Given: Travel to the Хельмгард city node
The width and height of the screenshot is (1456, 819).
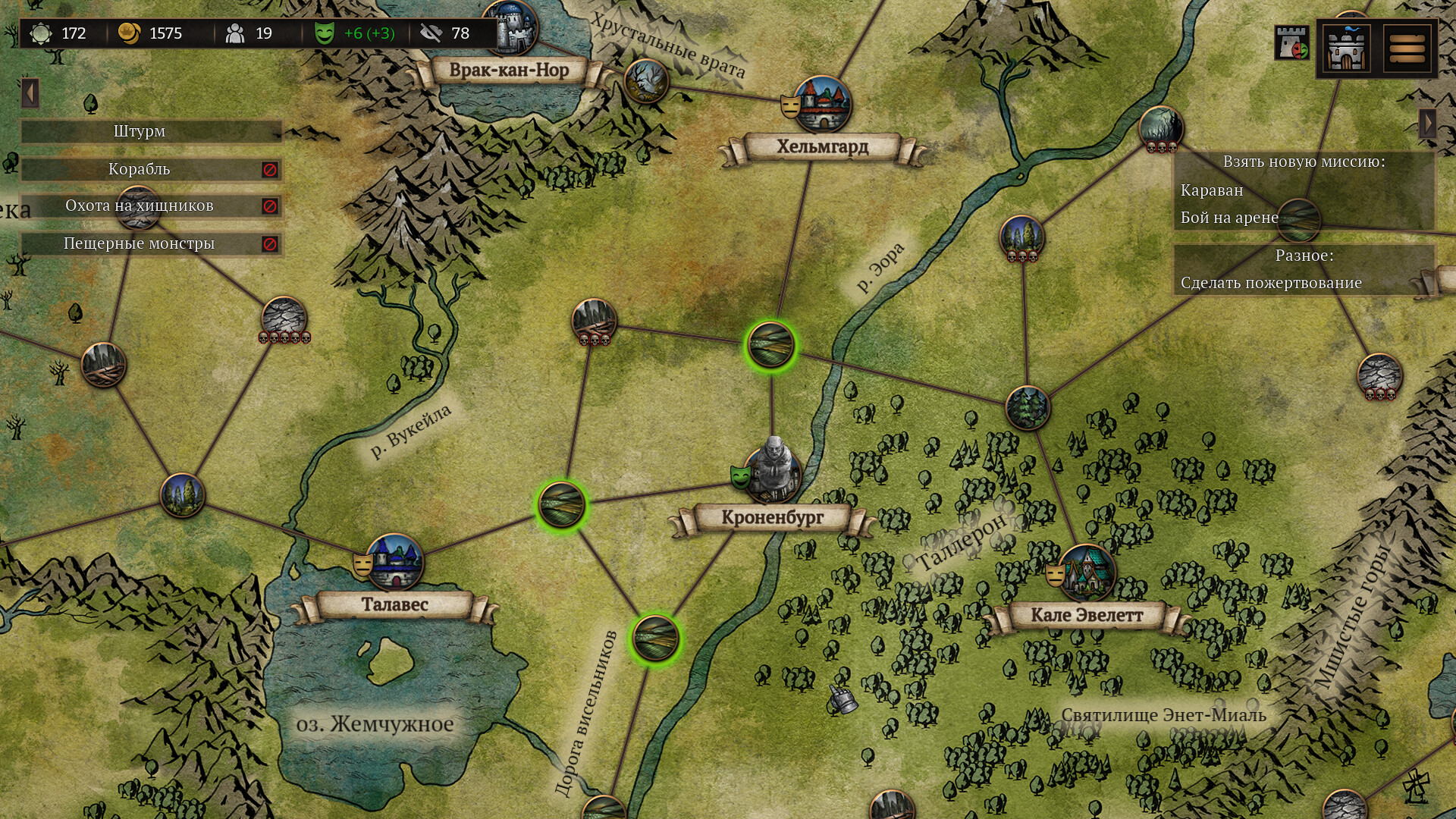Looking at the screenshot, I should click(824, 104).
